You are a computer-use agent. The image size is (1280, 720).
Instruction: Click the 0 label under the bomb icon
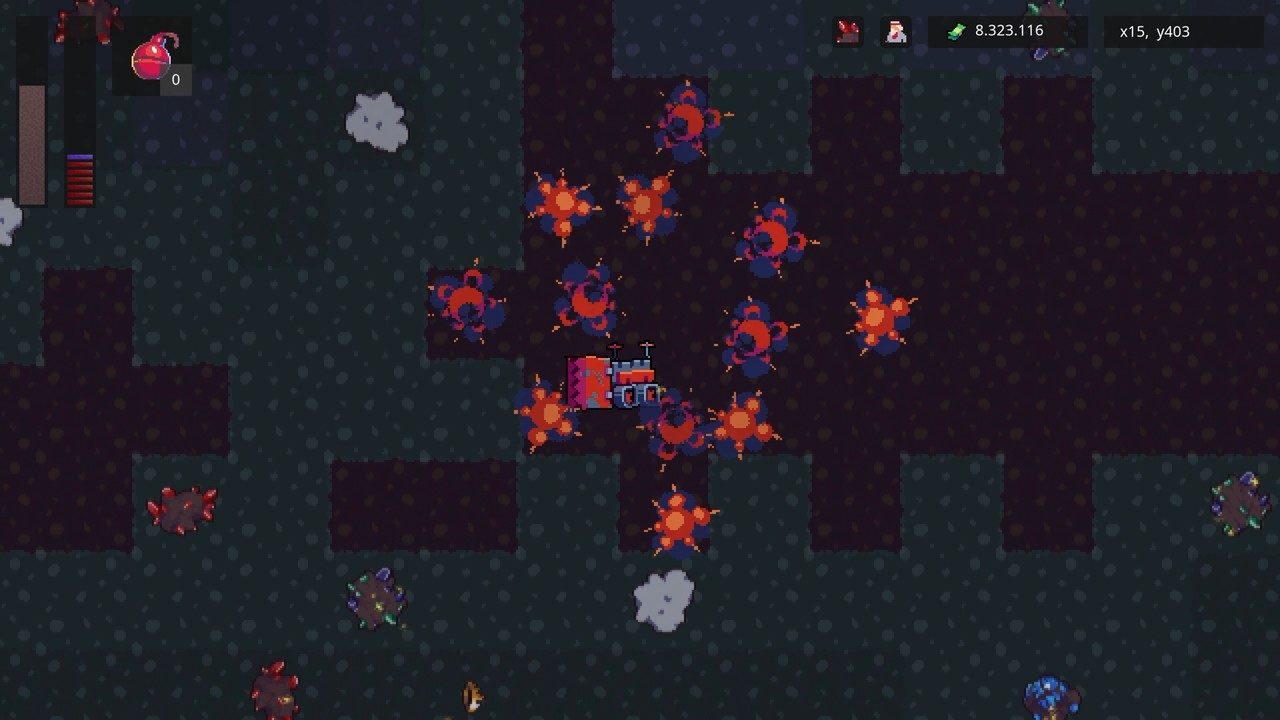[x=175, y=80]
